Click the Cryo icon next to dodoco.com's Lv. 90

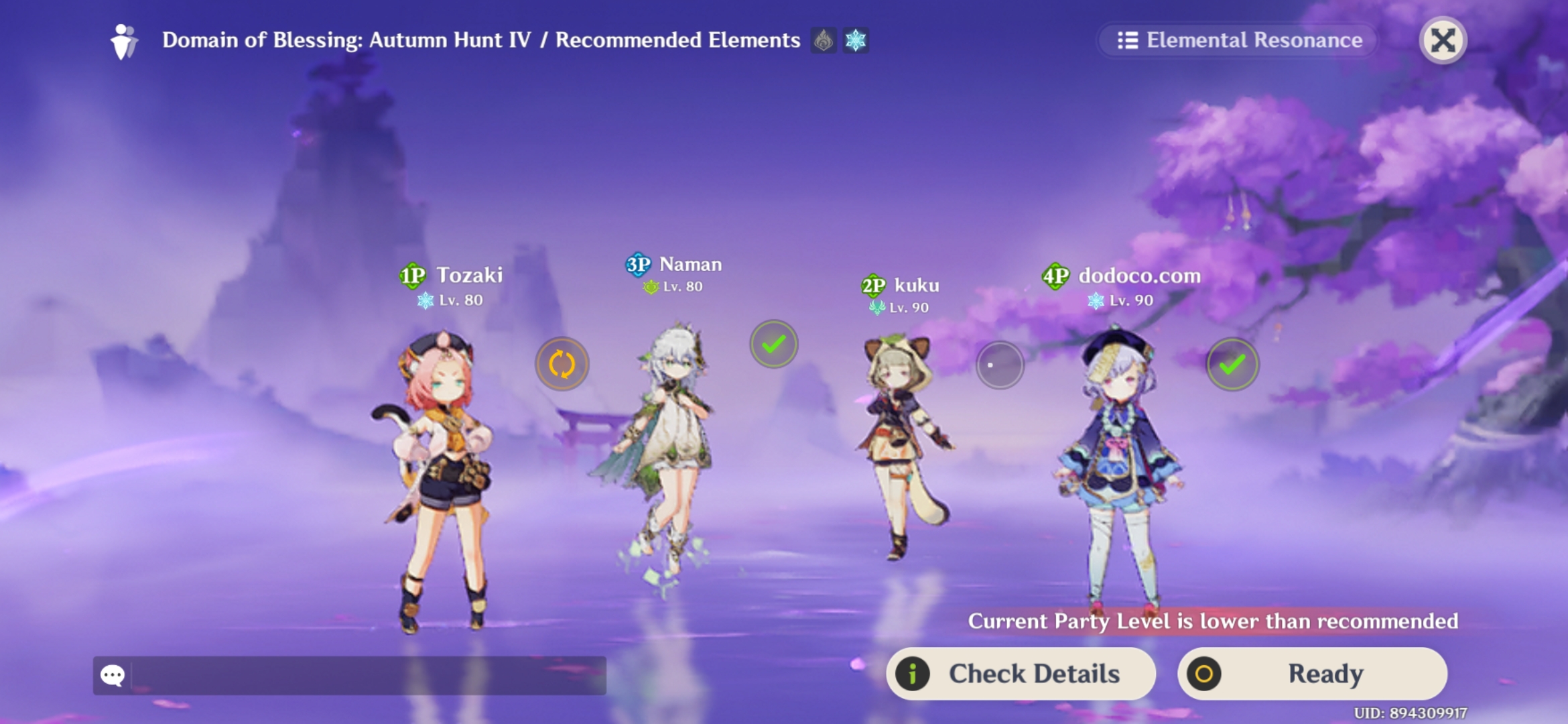(1096, 300)
